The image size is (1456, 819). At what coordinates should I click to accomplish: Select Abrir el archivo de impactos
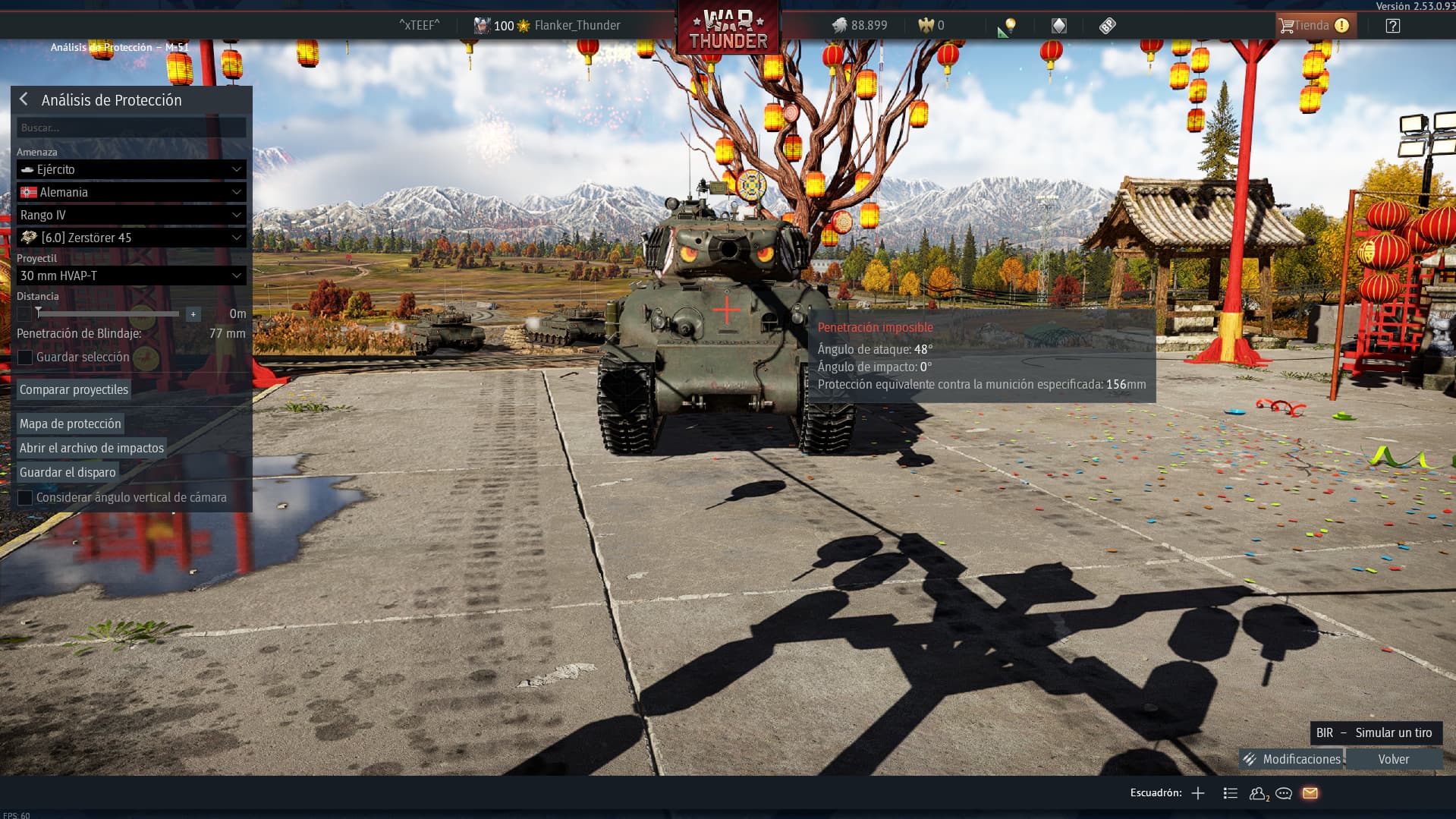pos(91,448)
